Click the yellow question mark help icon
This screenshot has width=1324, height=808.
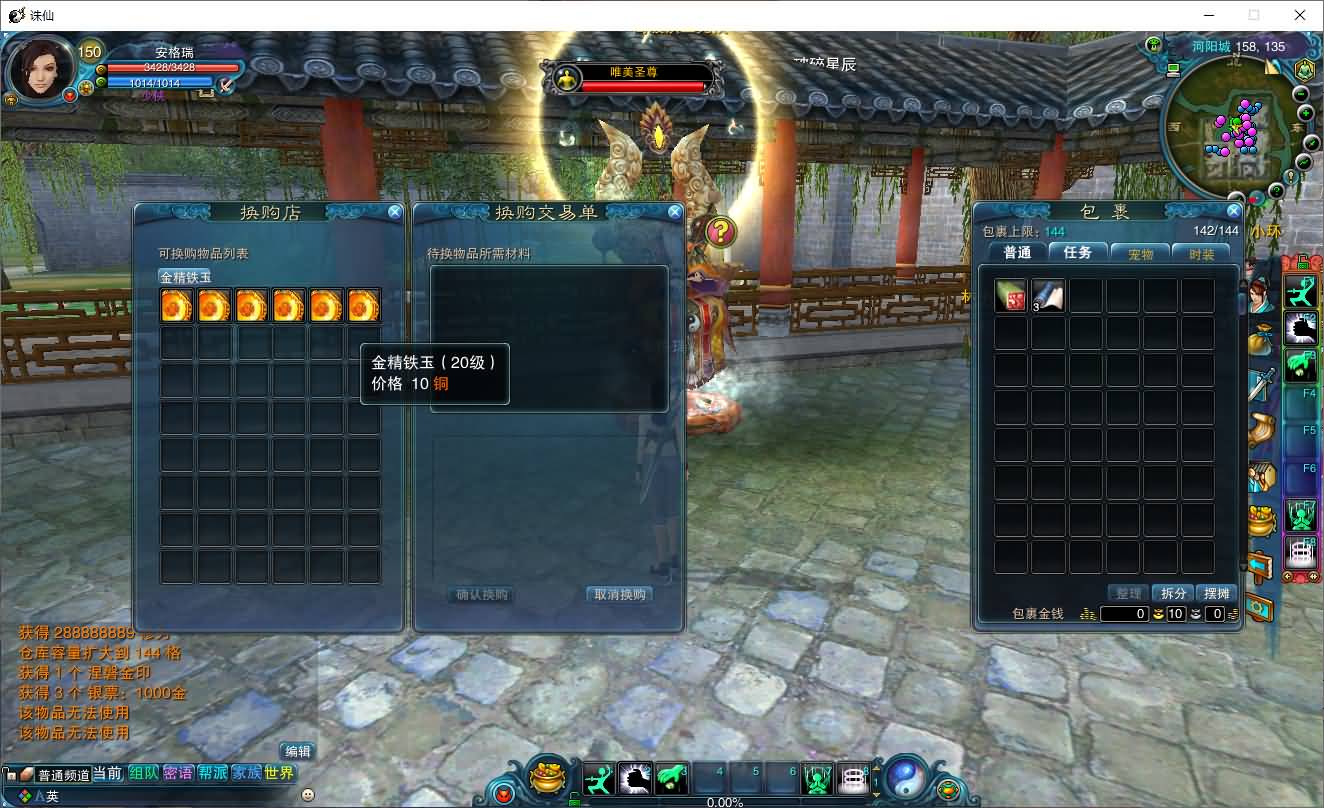pyautogui.click(x=721, y=232)
